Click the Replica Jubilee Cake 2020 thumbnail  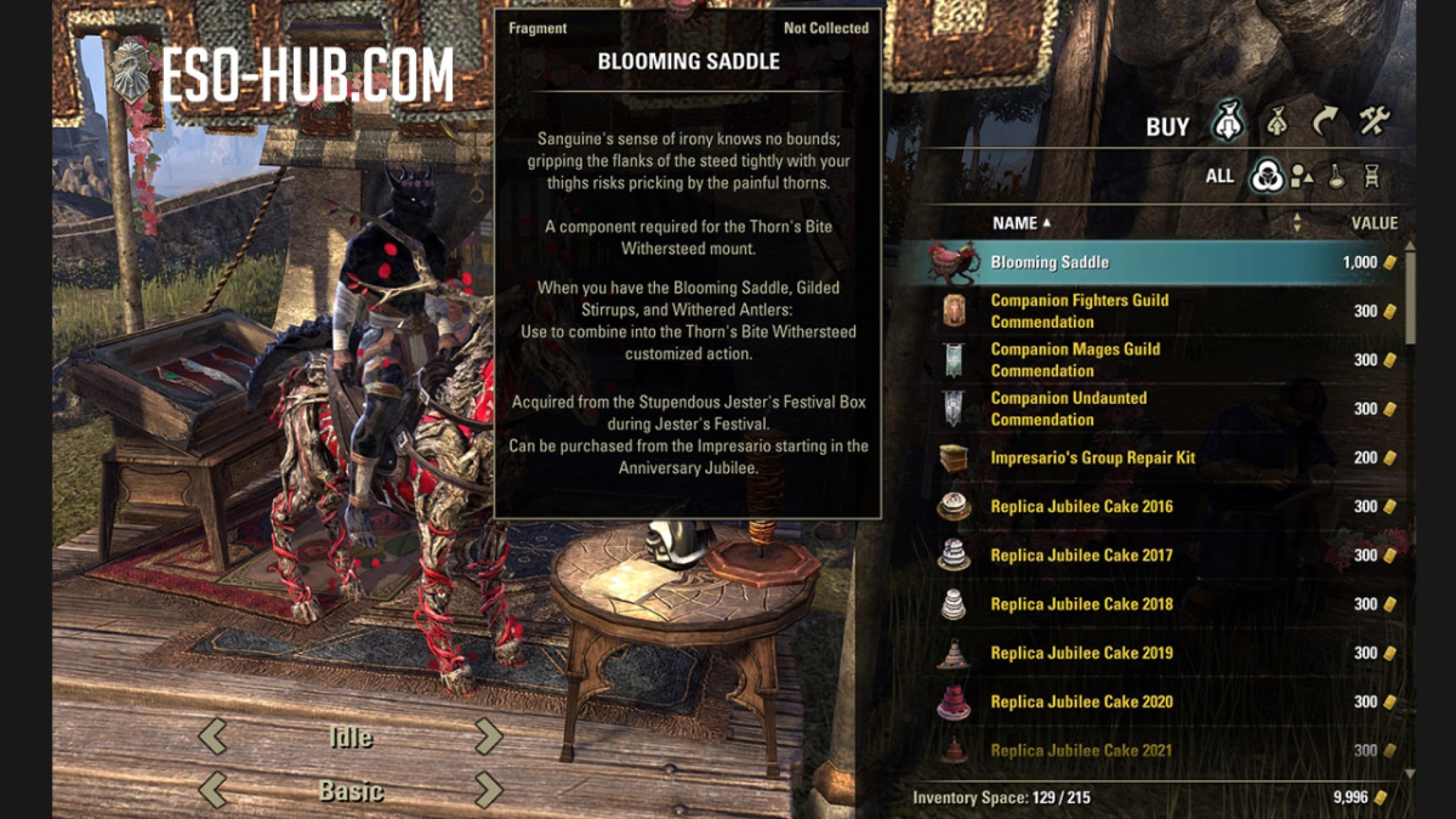pyautogui.click(x=956, y=702)
